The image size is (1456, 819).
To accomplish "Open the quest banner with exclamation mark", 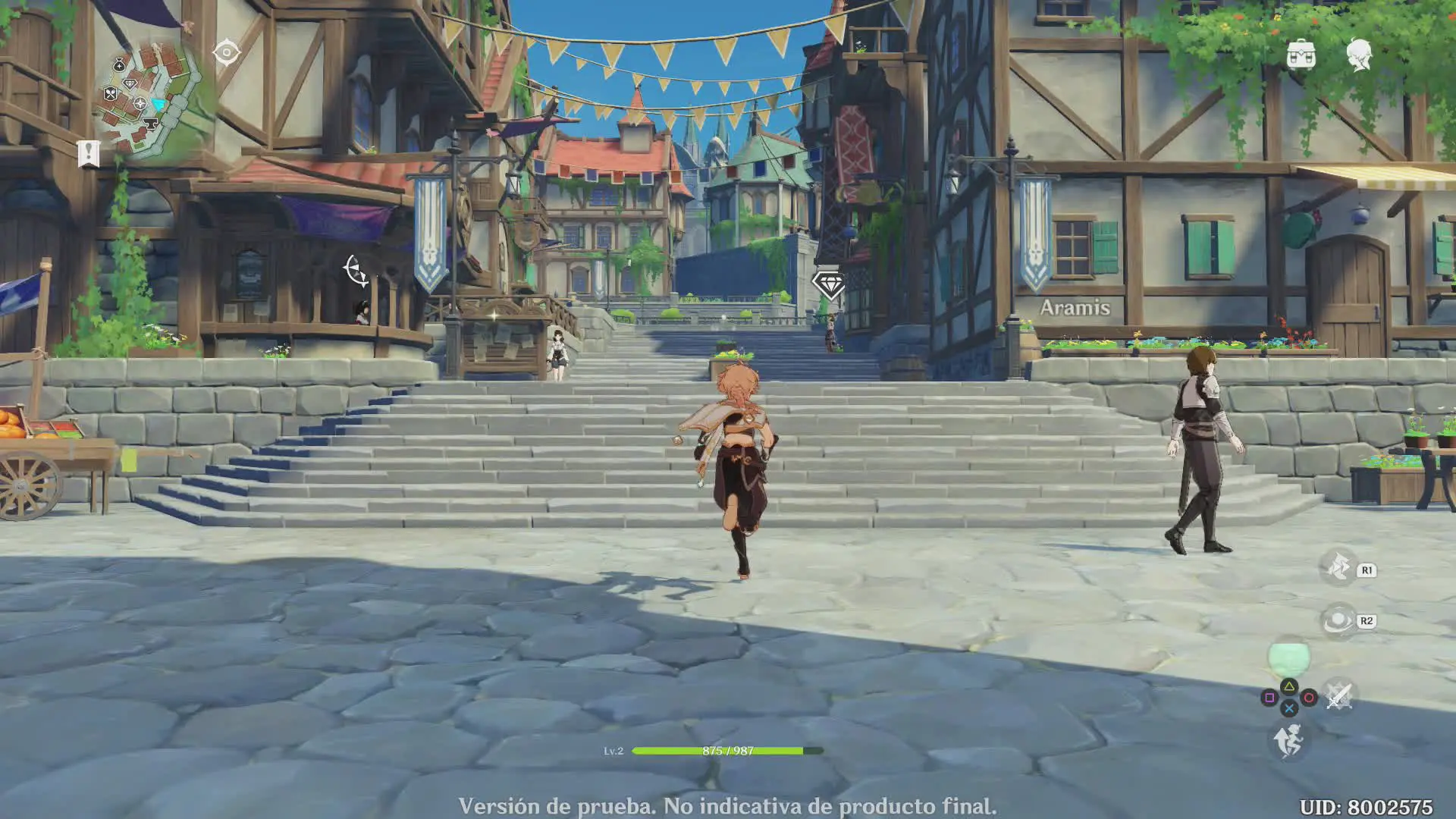I will 89,152.
